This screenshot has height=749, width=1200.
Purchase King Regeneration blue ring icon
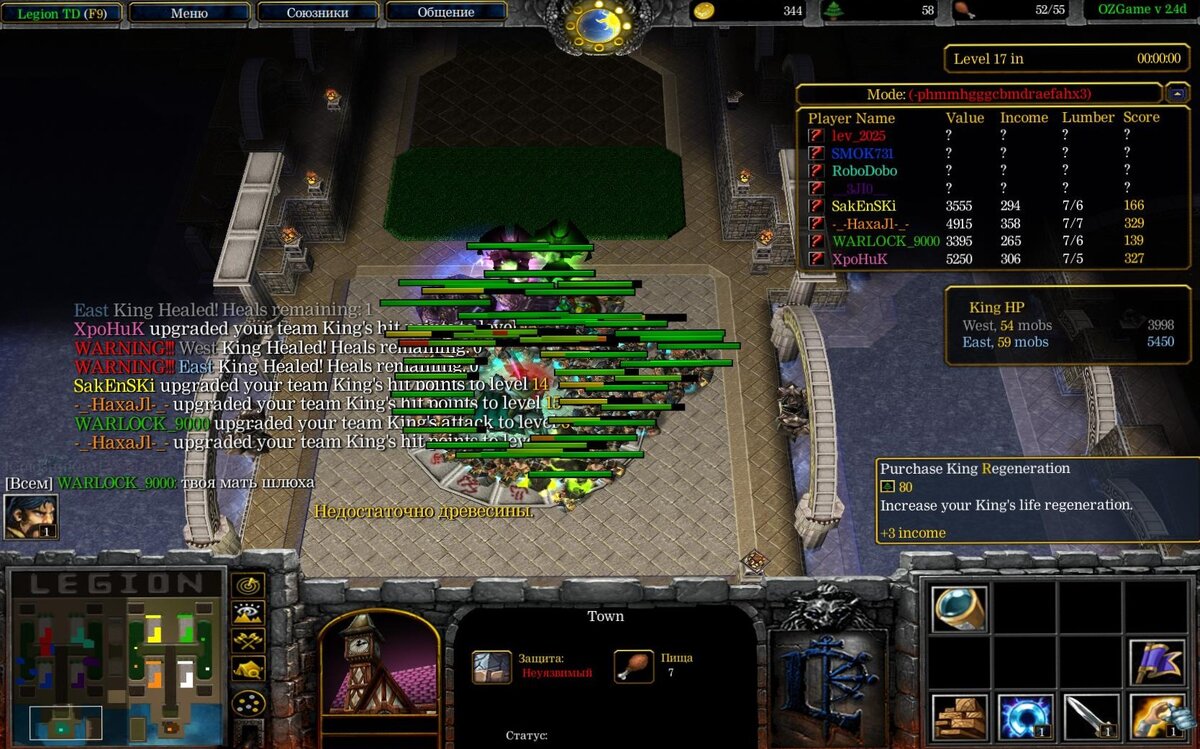[1025, 716]
